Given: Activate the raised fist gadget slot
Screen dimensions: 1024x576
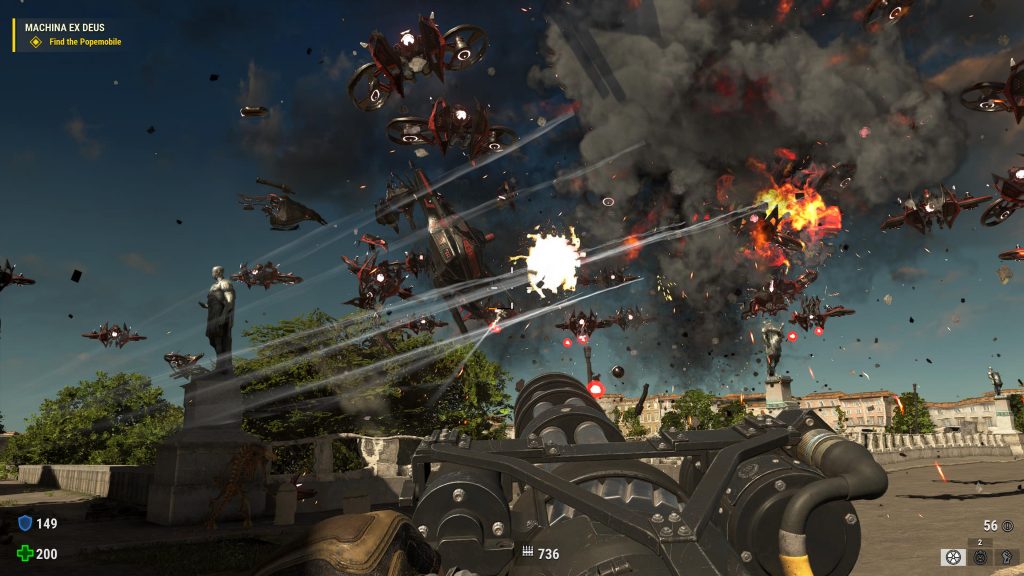Looking at the screenshot, I should pos(1005,557).
